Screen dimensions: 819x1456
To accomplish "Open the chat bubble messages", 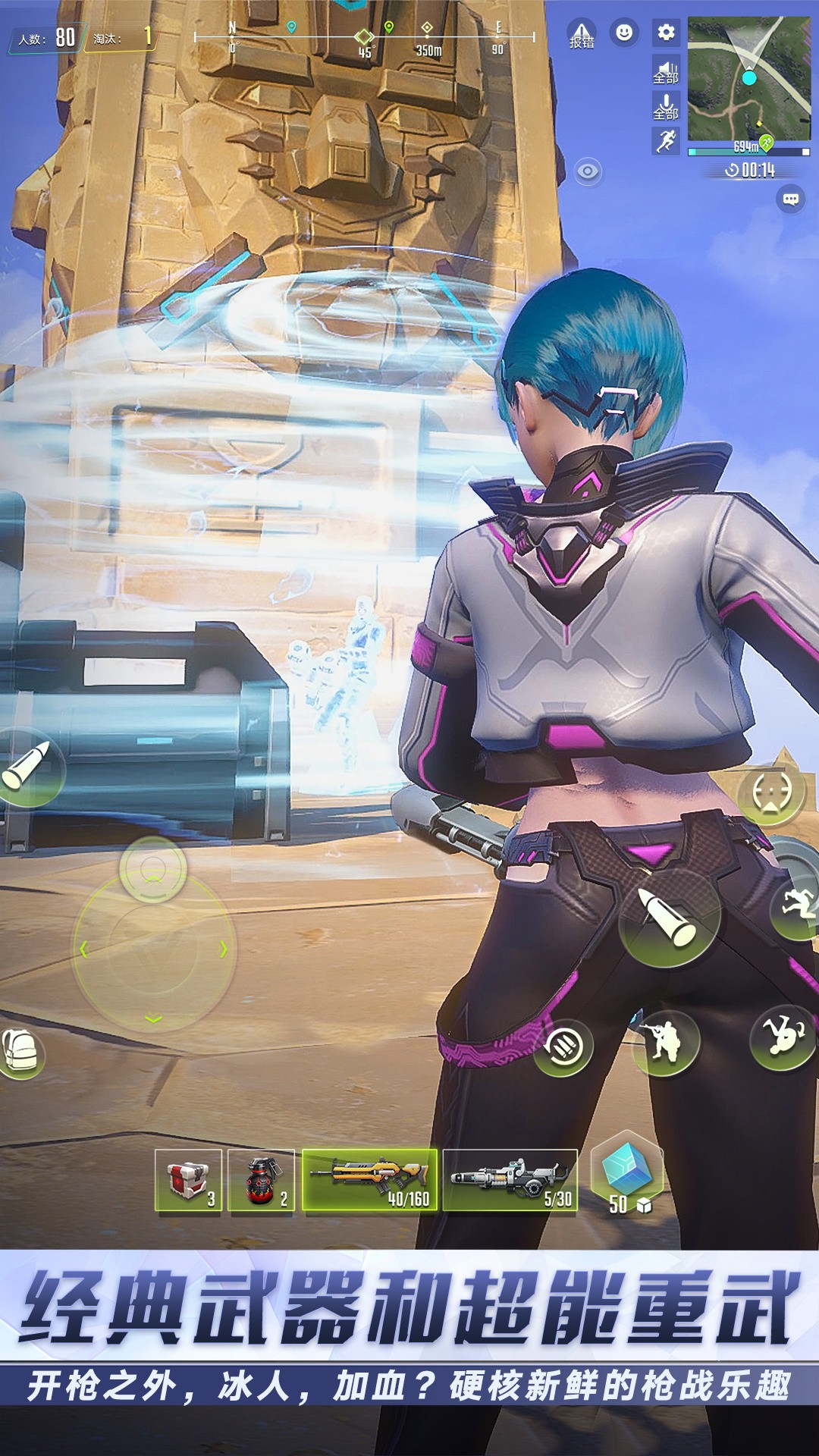I will point(790,199).
